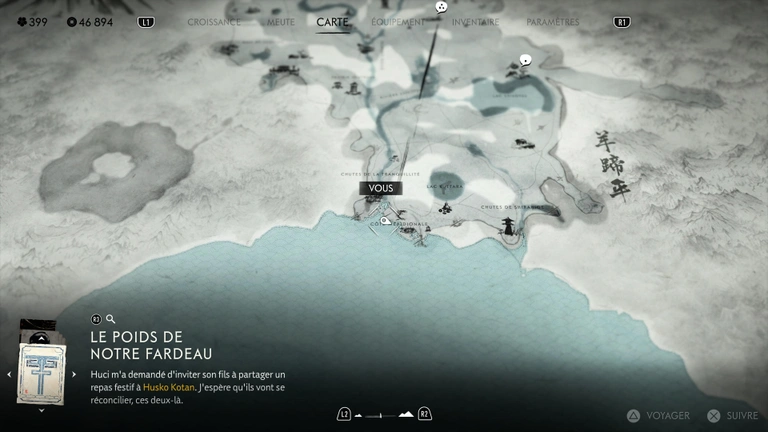Image resolution: width=768 pixels, height=432 pixels.
Task: Open the Équipement tab
Action: (x=397, y=21)
